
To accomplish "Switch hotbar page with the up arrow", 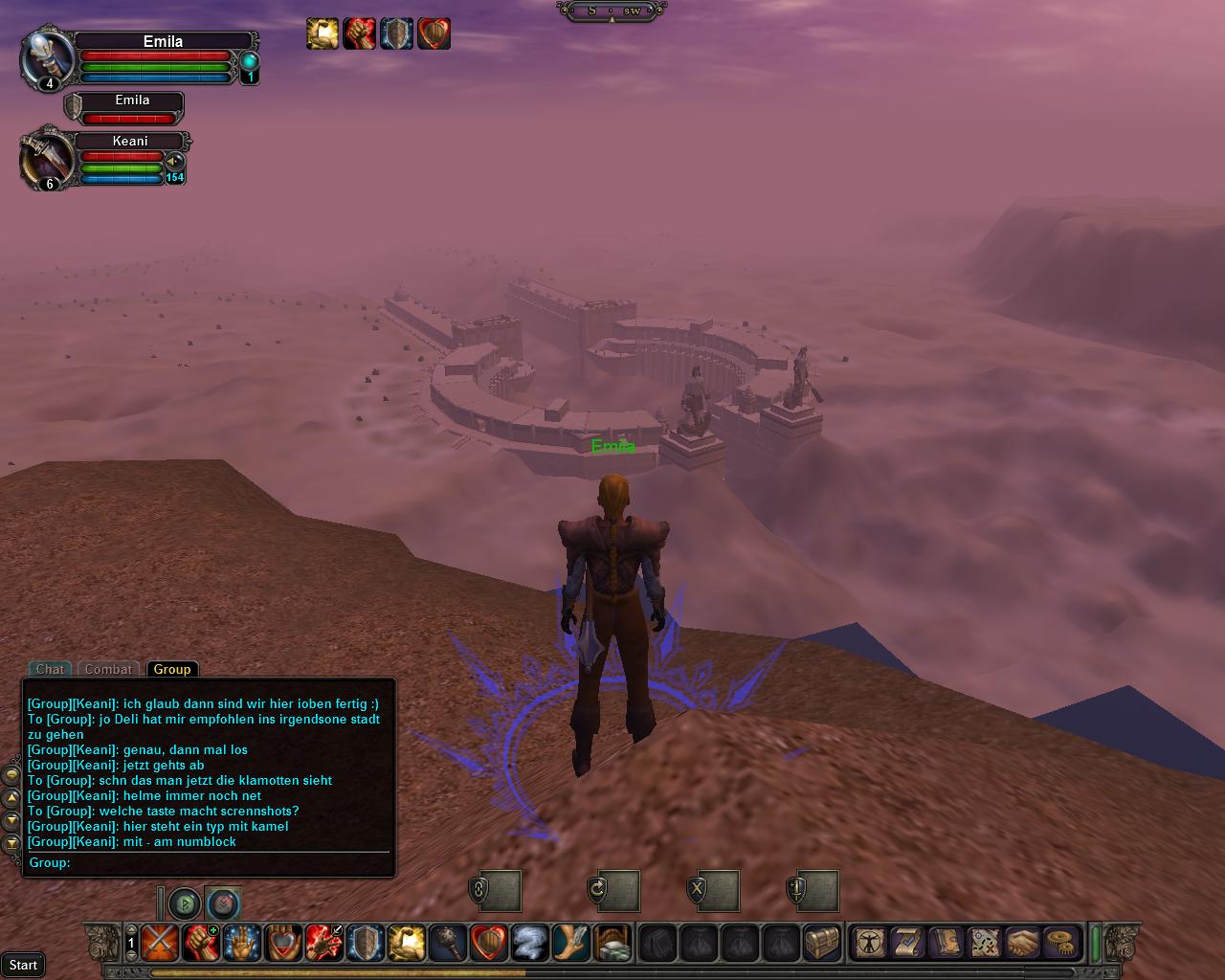I will point(131,929).
